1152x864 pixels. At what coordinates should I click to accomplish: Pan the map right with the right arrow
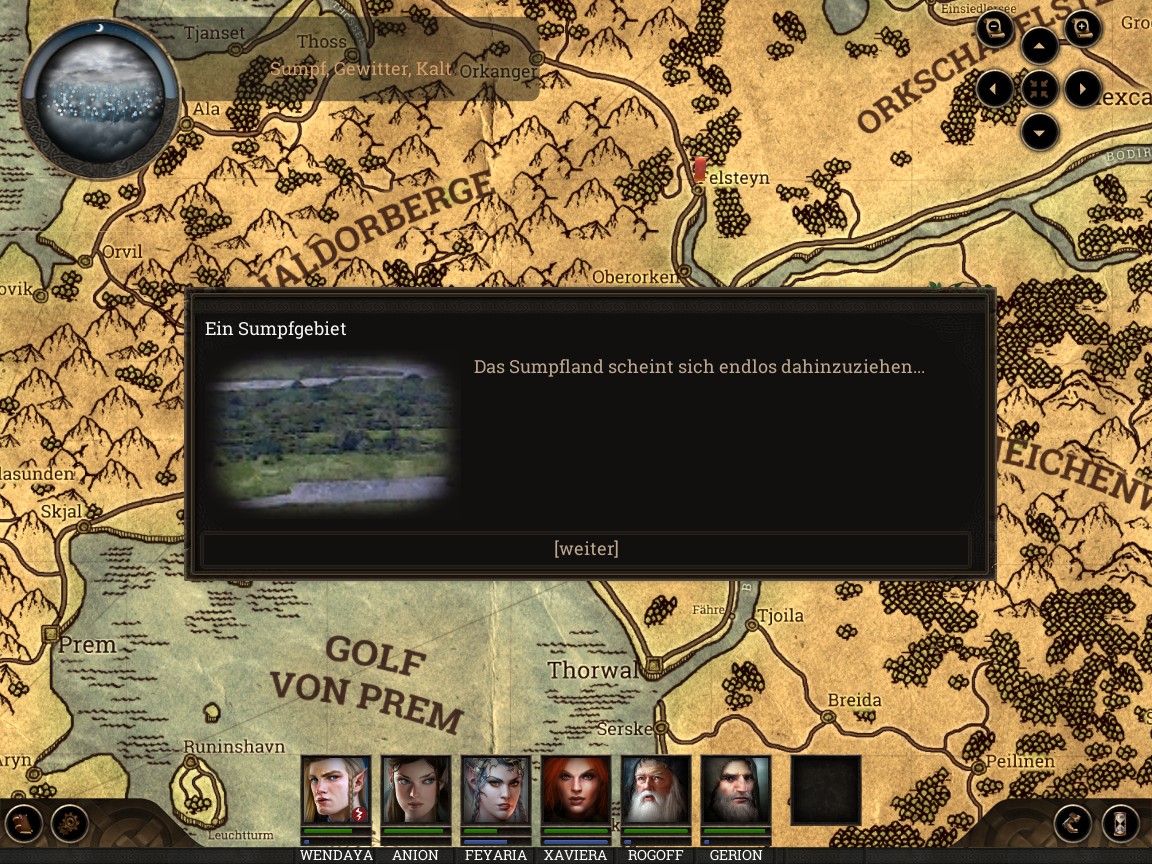coord(1083,89)
